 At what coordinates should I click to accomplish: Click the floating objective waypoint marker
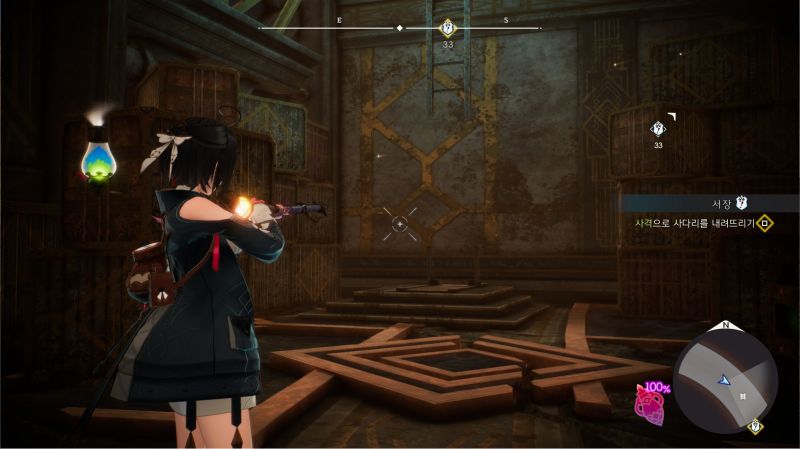(x=658, y=128)
